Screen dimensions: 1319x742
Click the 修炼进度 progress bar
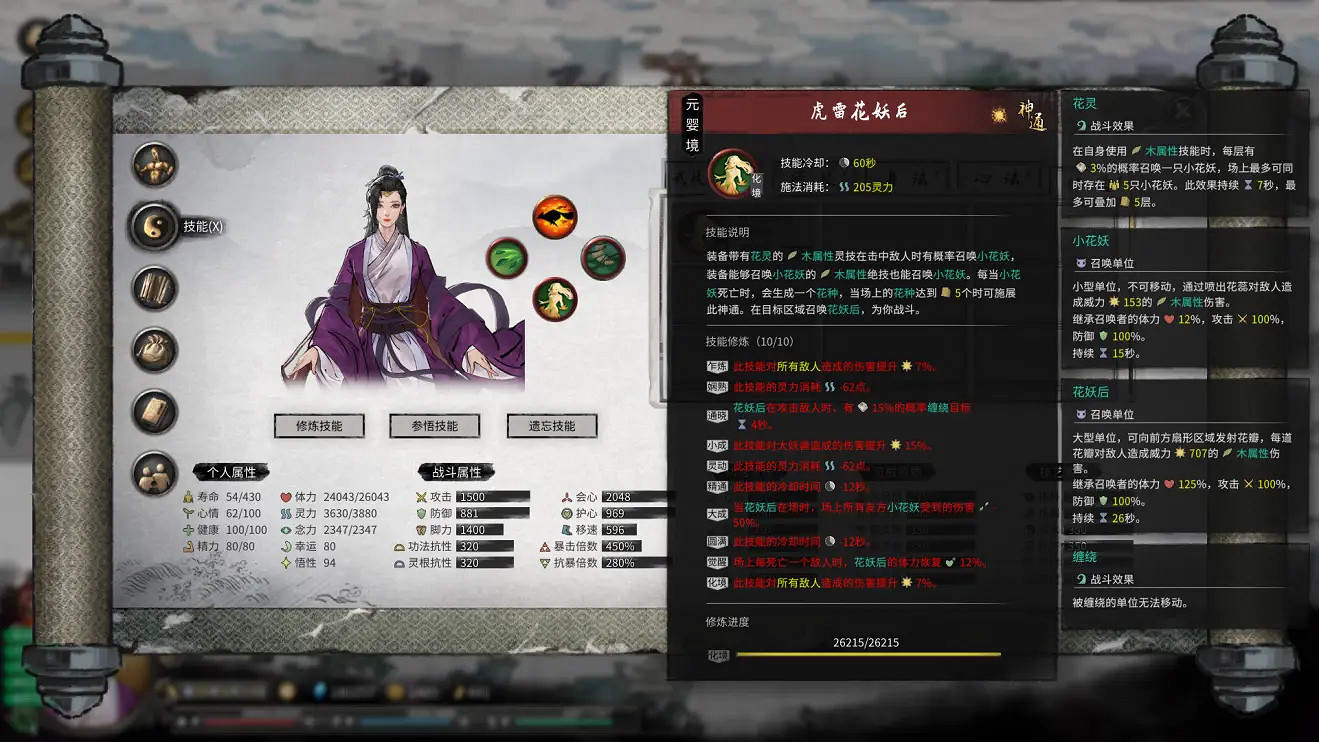[x=866, y=655]
